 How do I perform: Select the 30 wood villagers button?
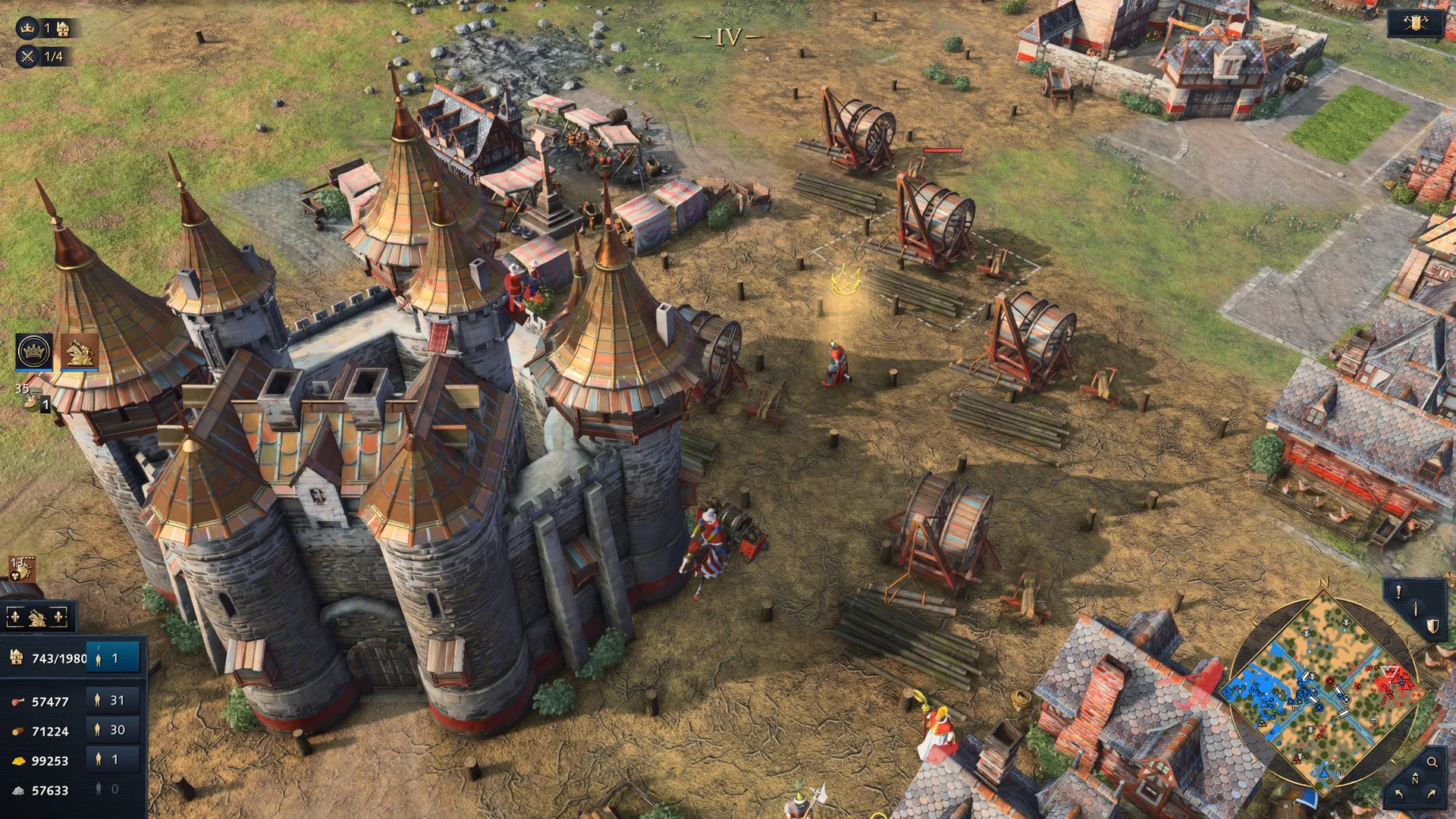click(x=112, y=730)
